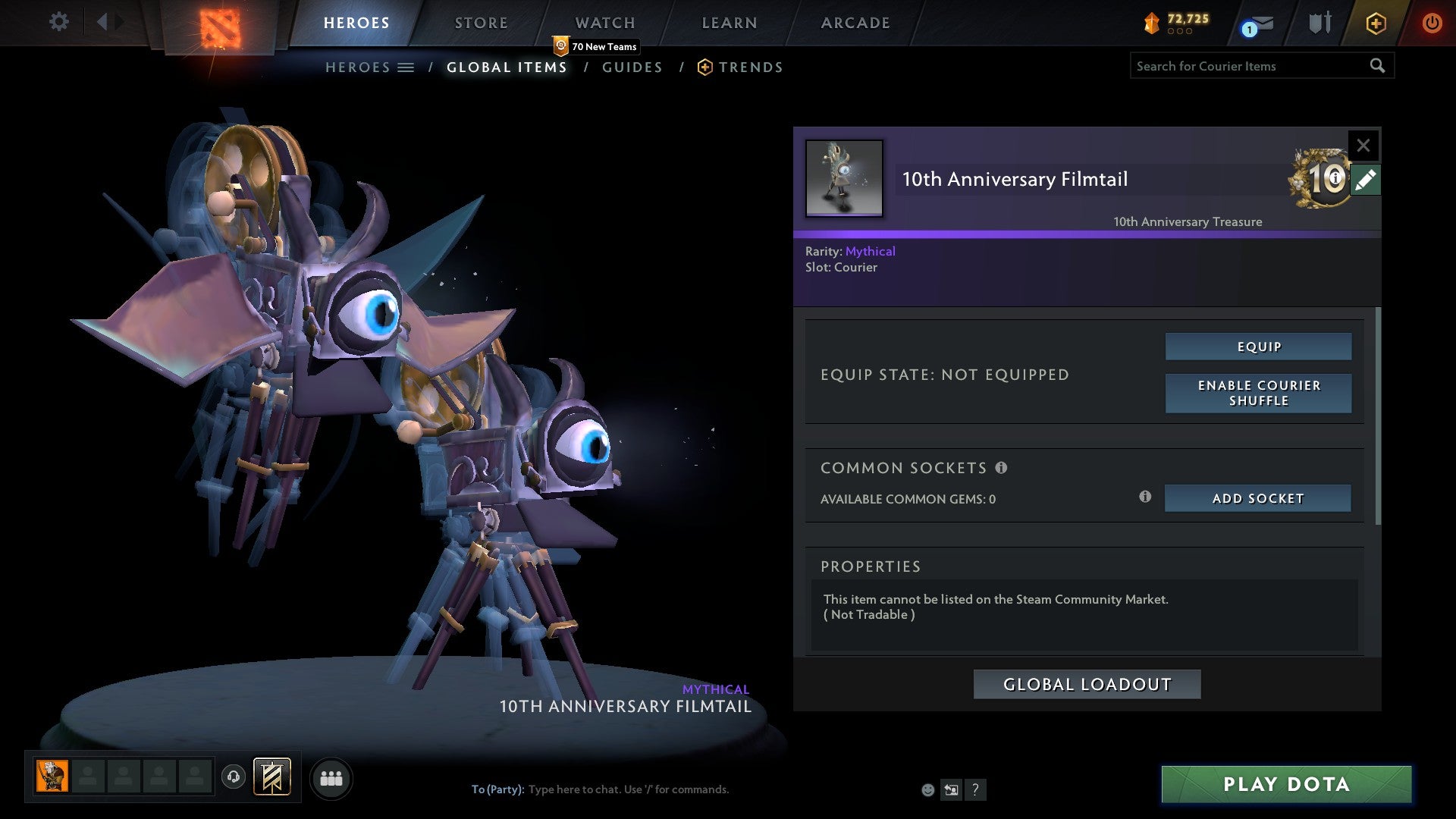Enable Courier Shuffle for the Filmtail
1456x819 pixels.
tap(1258, 394)
